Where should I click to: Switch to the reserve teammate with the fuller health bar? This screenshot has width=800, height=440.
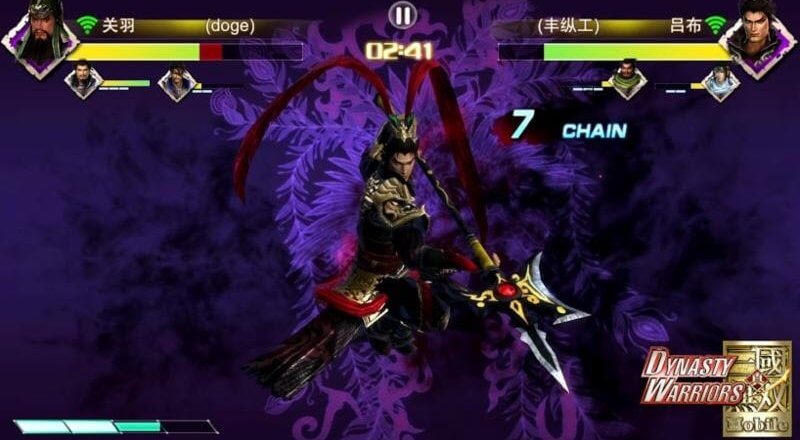click(84, 81)
